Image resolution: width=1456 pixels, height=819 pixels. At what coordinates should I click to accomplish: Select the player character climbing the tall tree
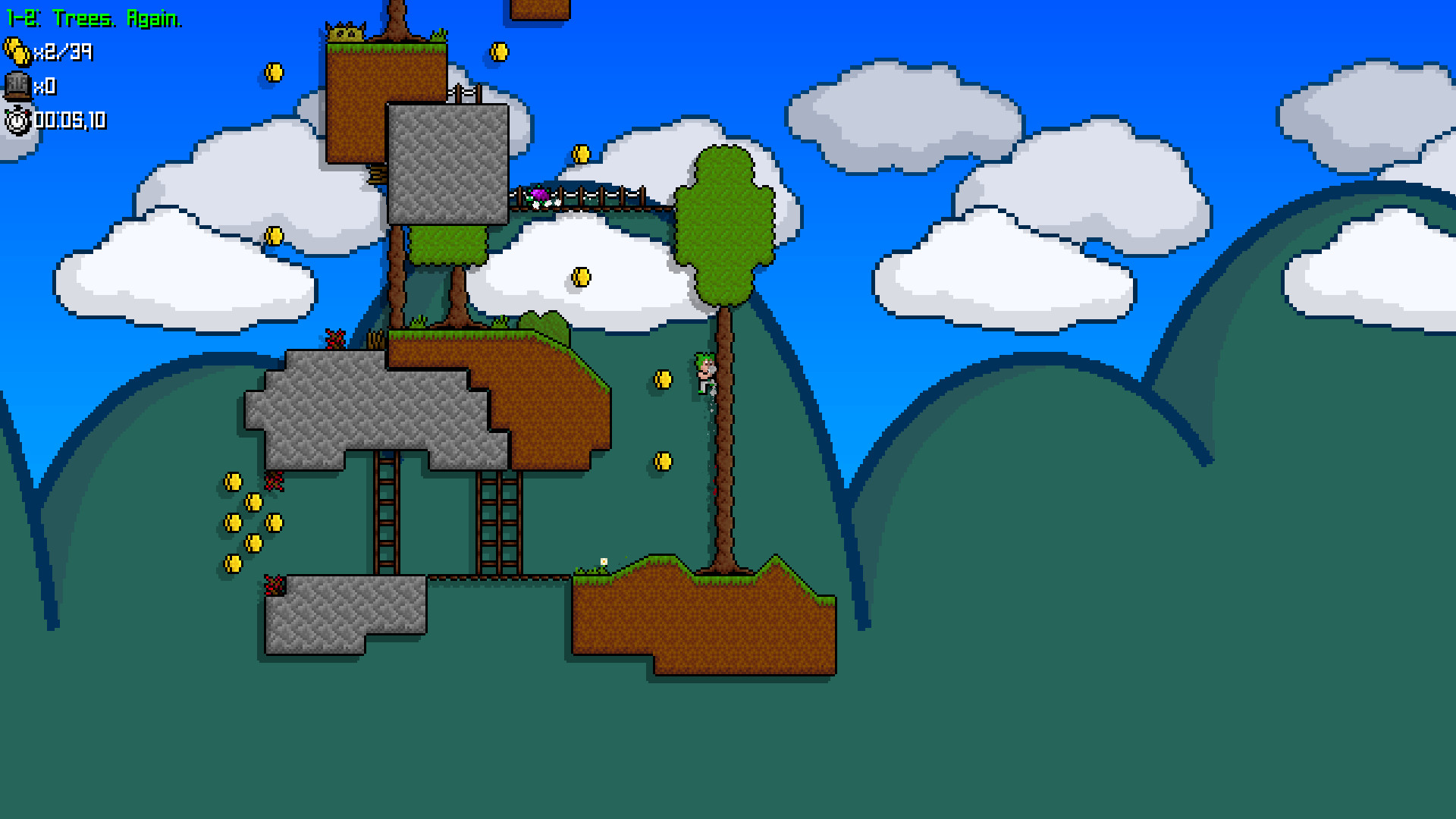pos(705,372)
